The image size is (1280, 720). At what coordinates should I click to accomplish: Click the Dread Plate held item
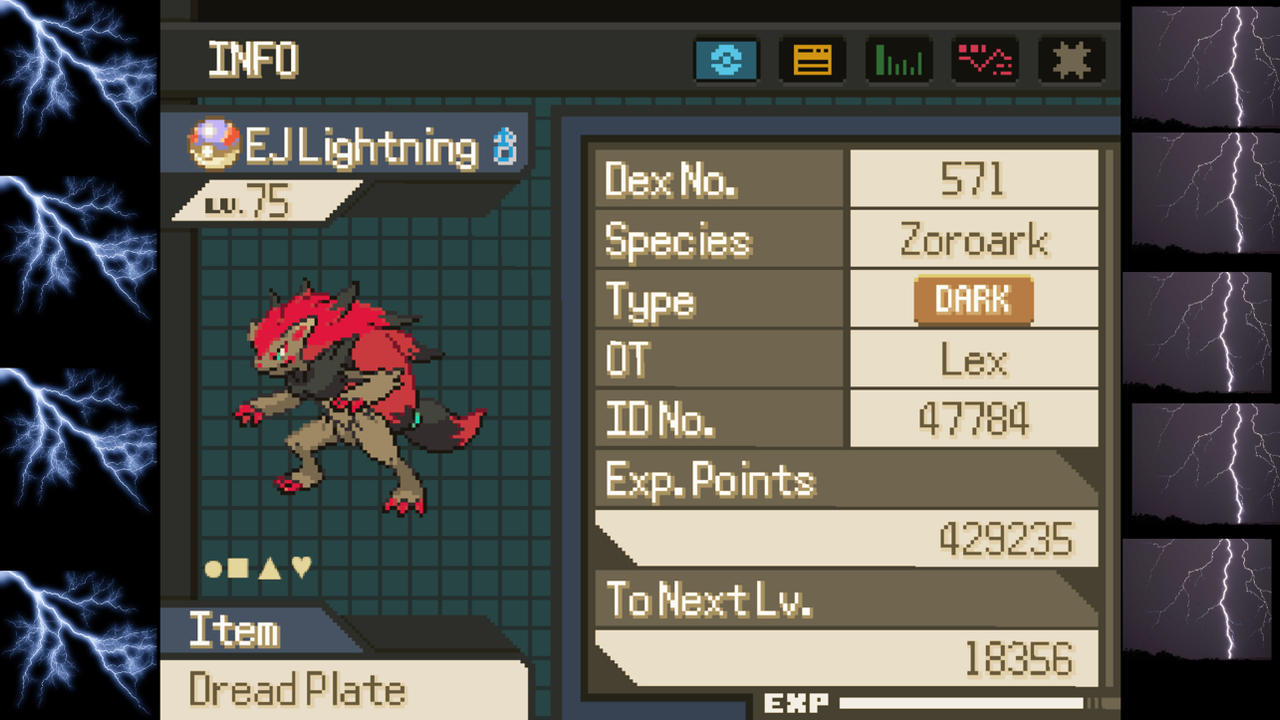click(x=296, y=690)
